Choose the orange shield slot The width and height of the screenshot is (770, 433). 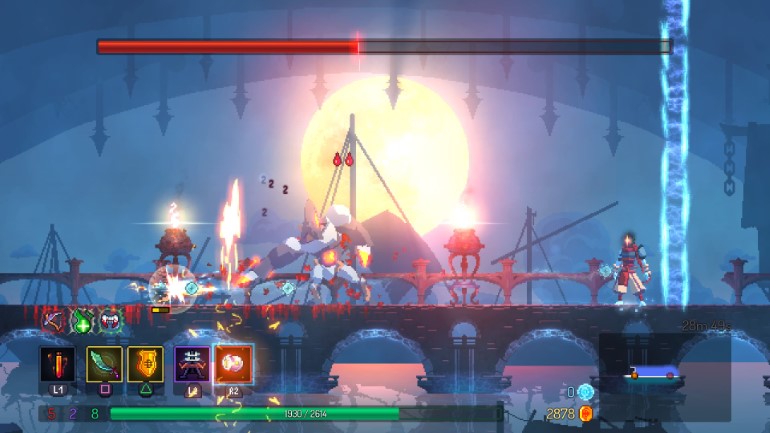point(146,363)
